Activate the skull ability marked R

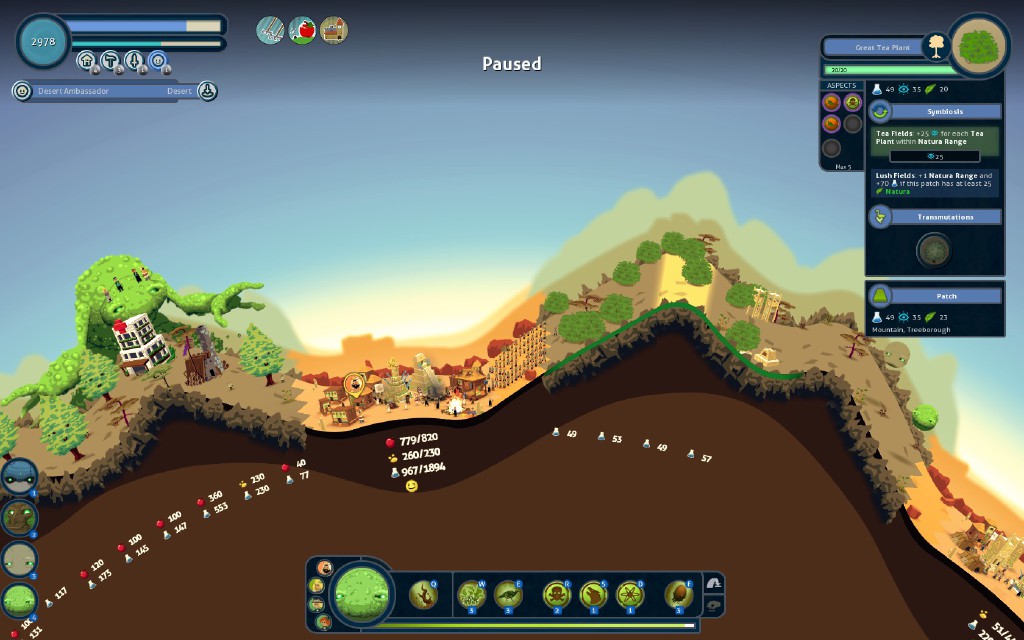[557, 596]
